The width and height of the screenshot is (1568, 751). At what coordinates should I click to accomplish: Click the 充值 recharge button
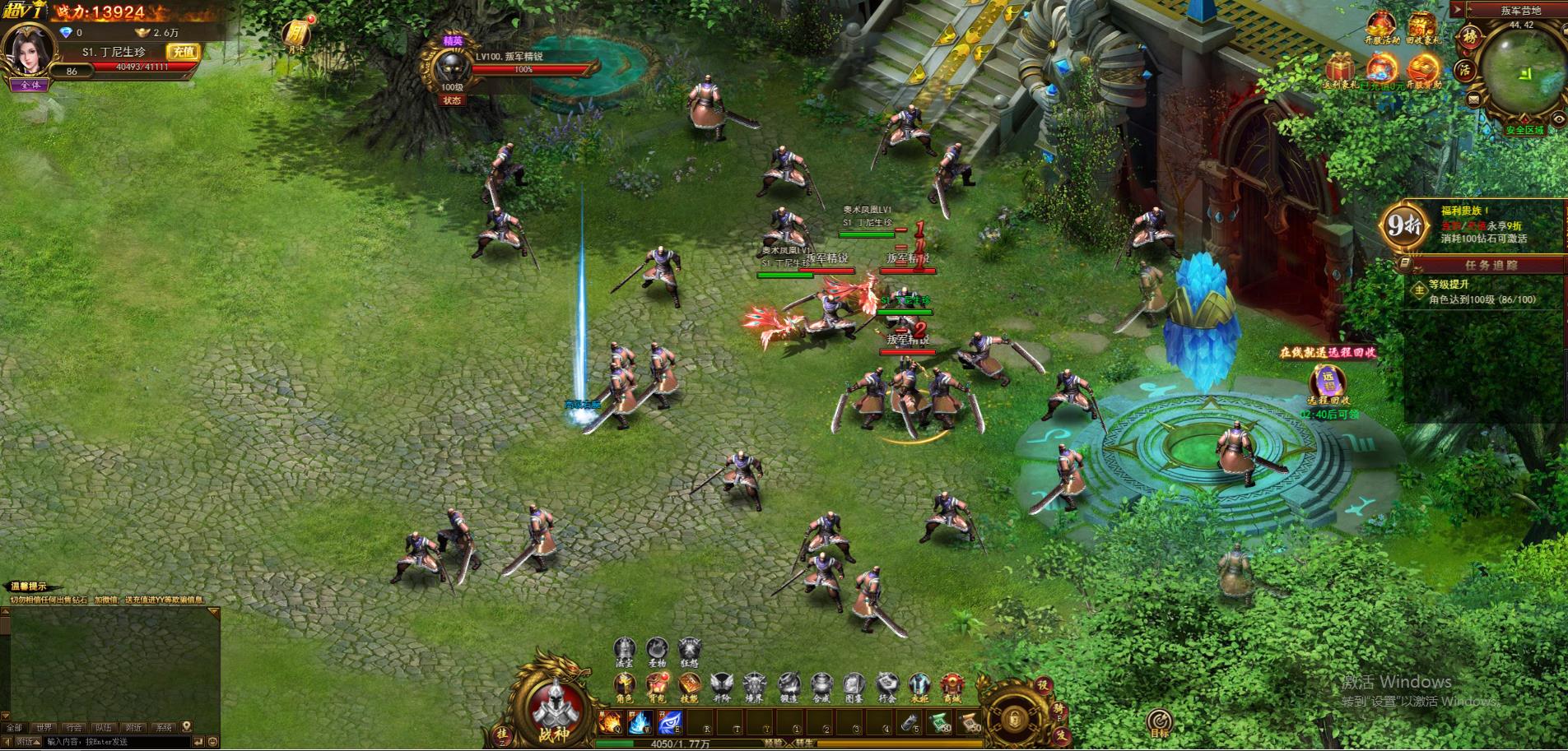(182, 51)
